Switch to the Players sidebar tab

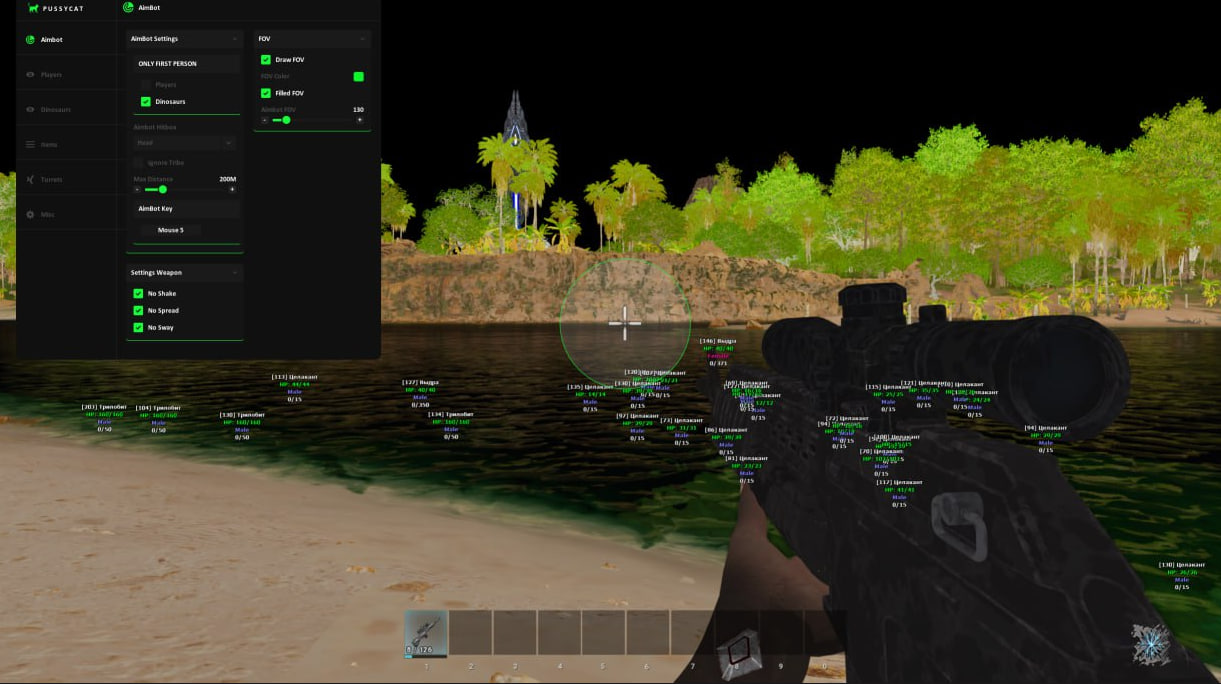(51, 75)
